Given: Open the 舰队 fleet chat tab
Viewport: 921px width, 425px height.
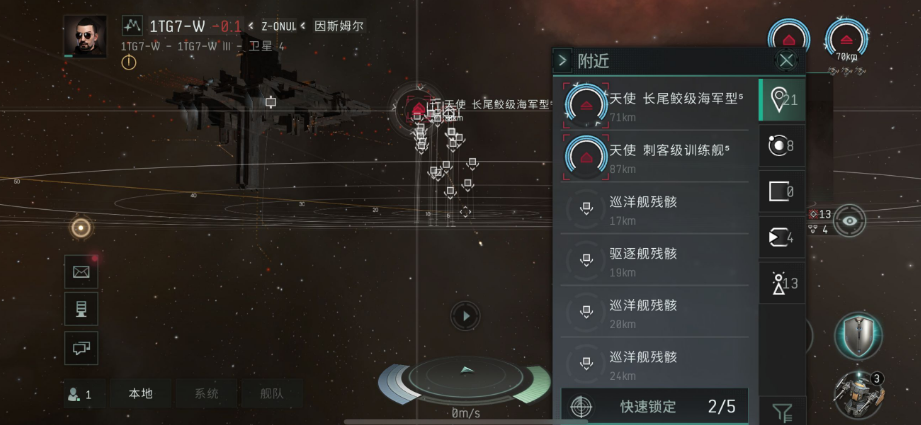Looking at the screenshot, I should (271, 394).
